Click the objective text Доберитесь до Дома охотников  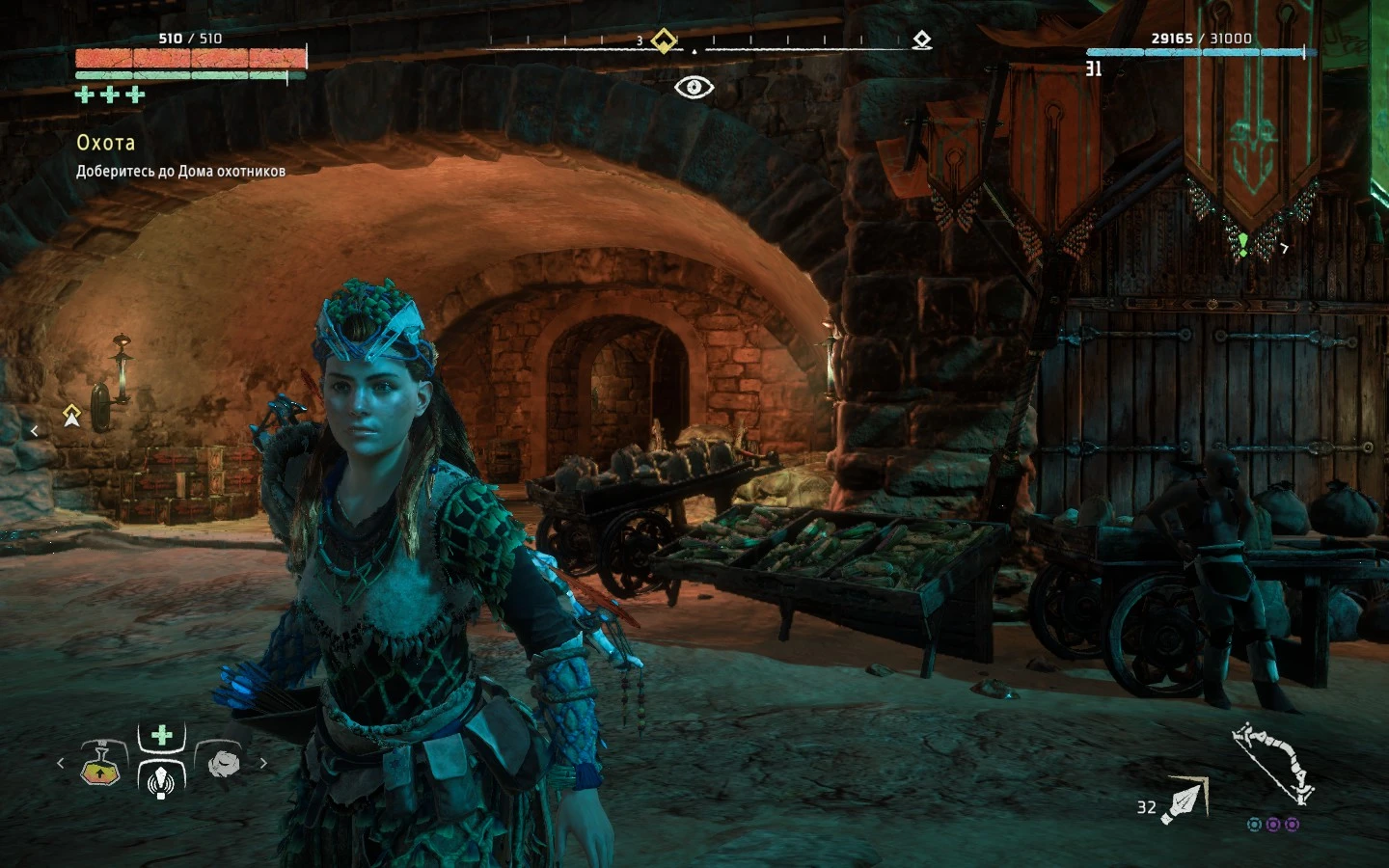[179, 172]
